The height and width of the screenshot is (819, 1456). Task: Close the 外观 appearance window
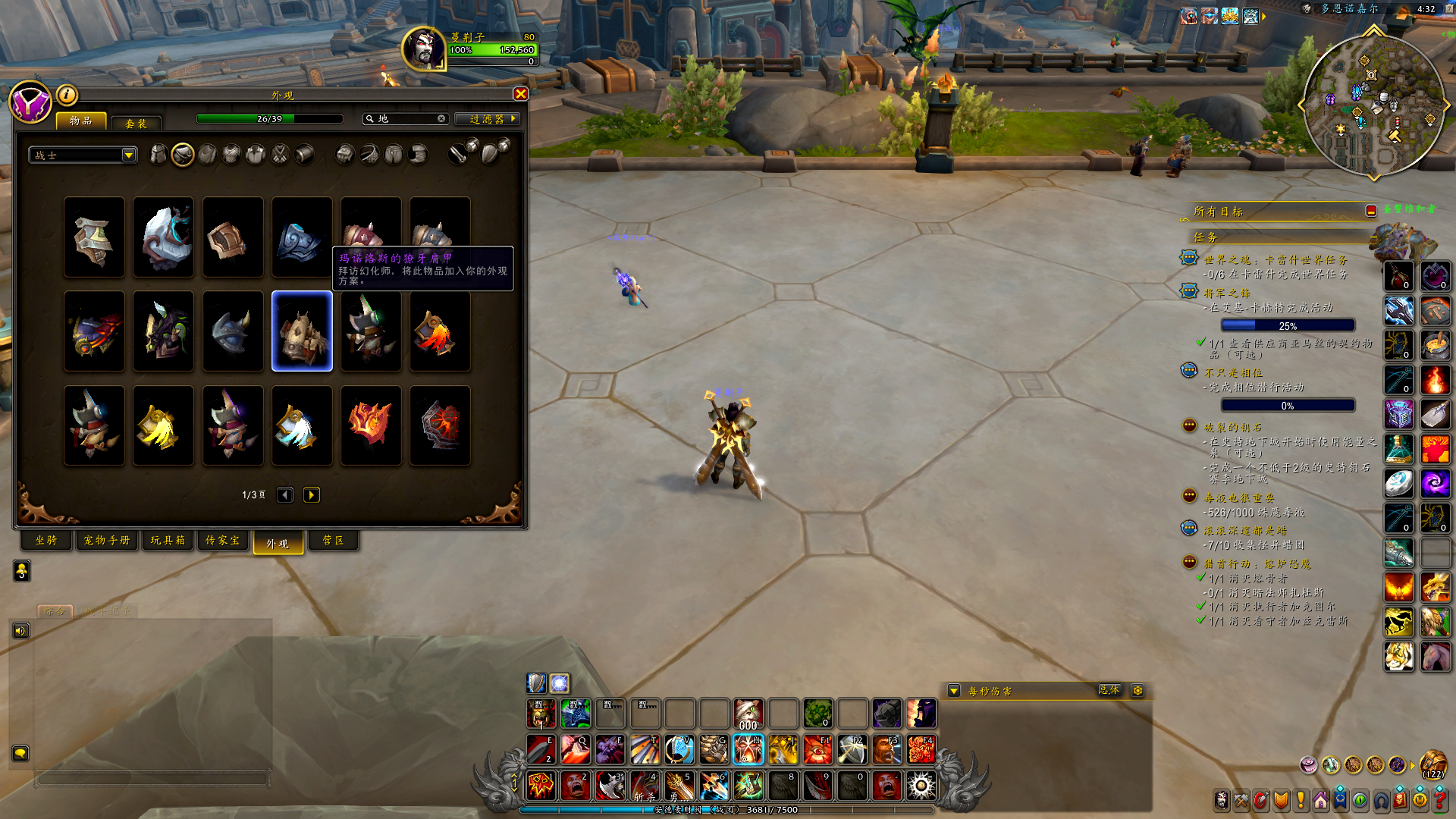click(520, 94)
